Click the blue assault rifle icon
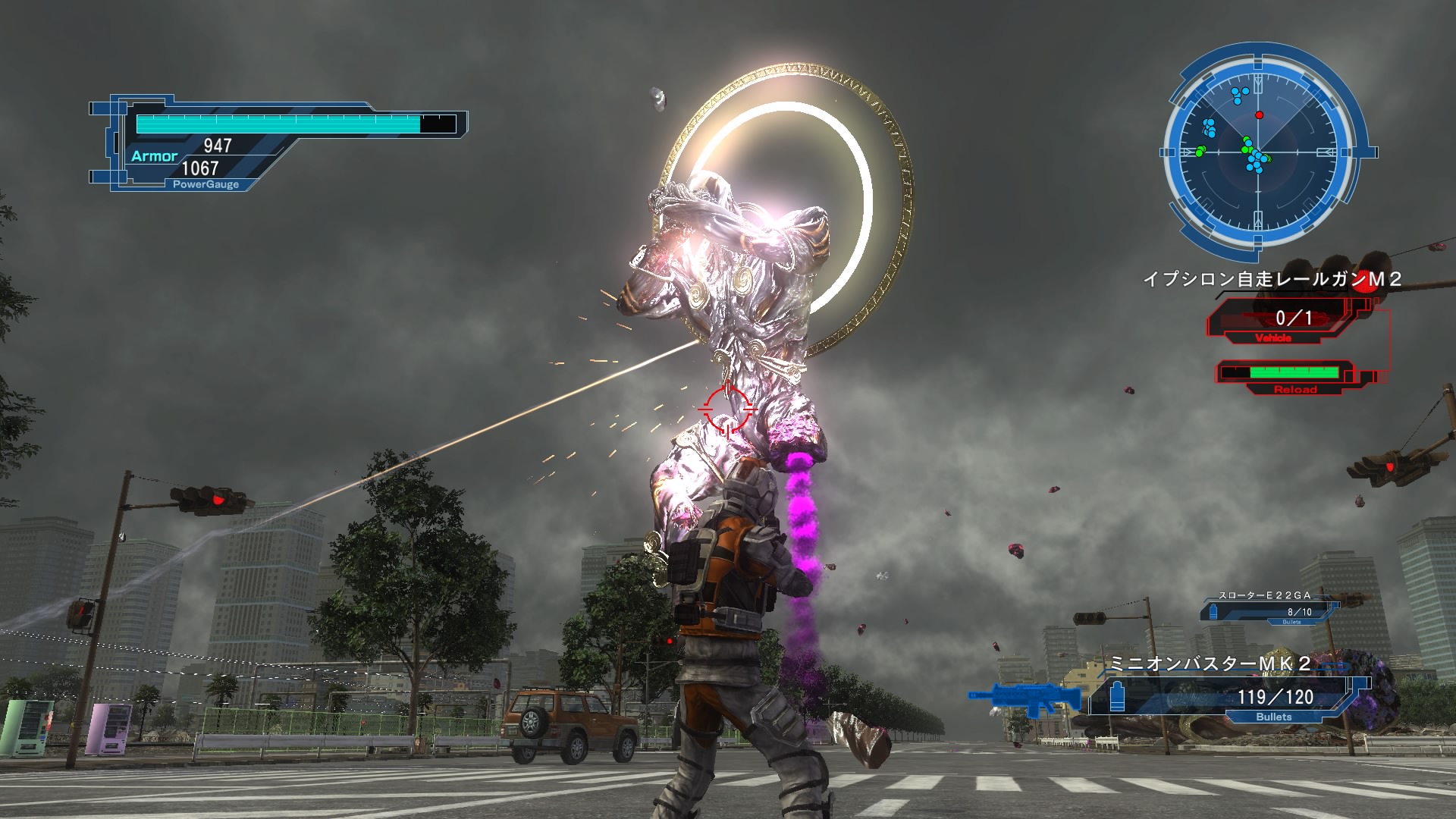Viewport: 1456px width, 819px height. pyautogui.click(x=1025, y=698)
